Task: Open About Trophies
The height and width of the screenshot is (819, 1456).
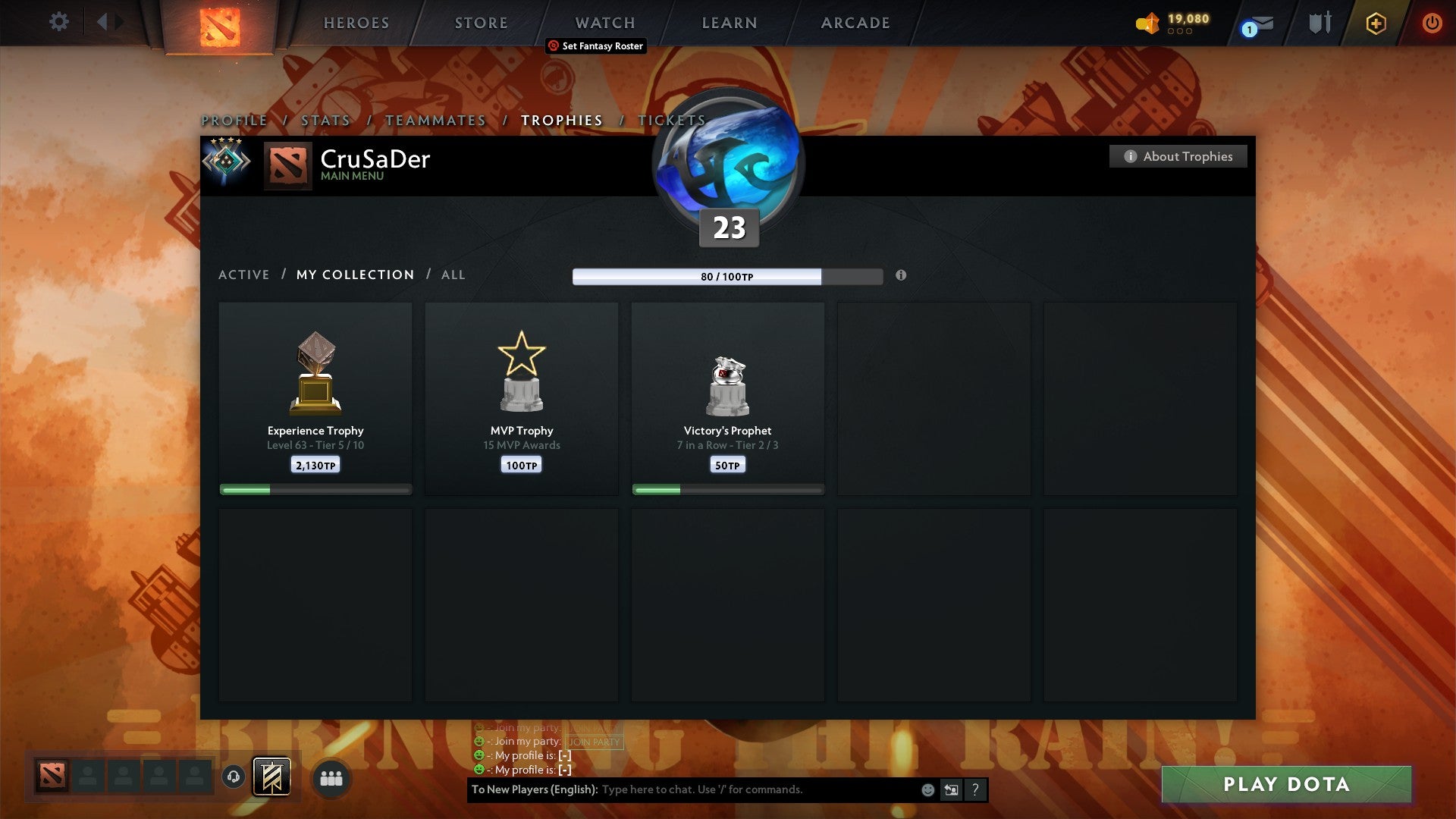Action: point(1178,156)
